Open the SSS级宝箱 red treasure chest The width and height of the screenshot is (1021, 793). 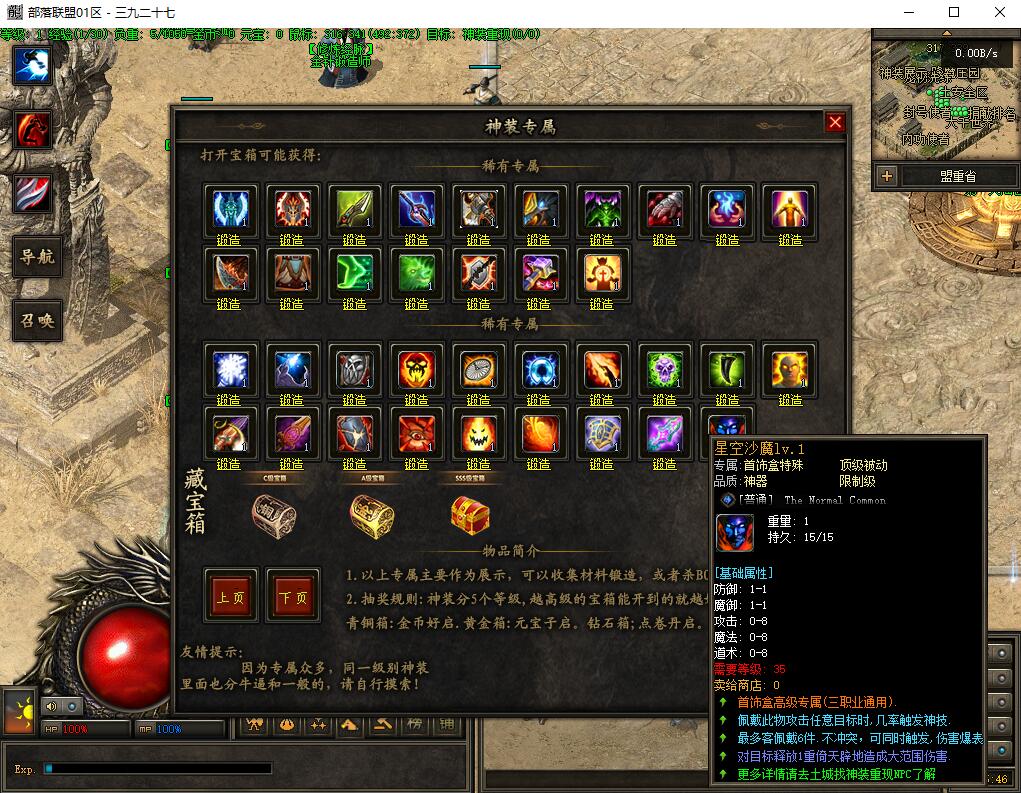click(470, 515)
